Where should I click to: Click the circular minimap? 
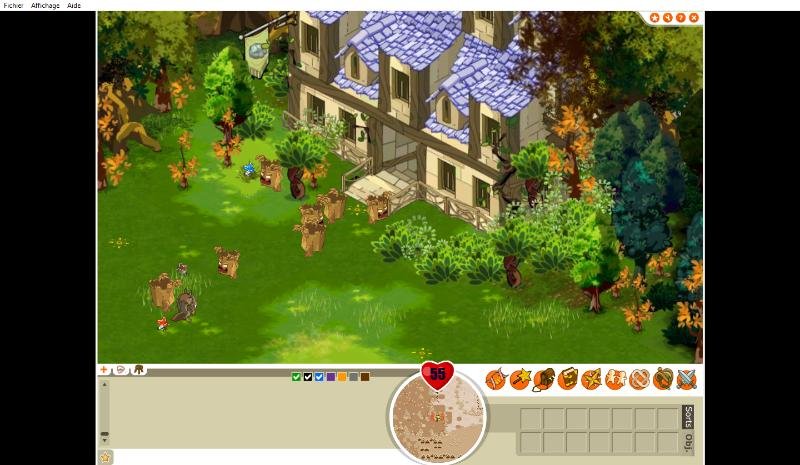coord(437,414)
